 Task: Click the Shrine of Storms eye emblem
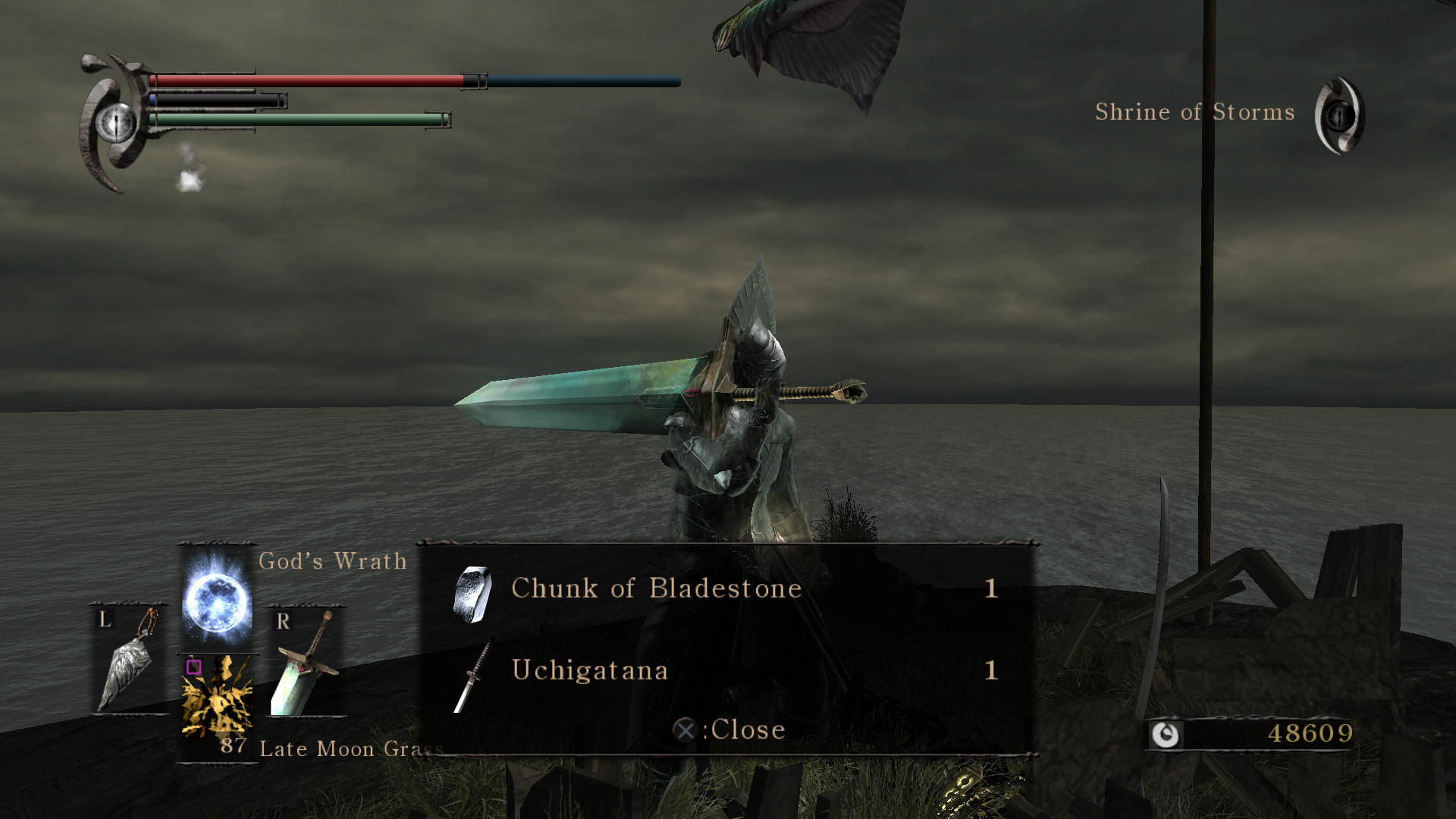tap(1339, 115)
